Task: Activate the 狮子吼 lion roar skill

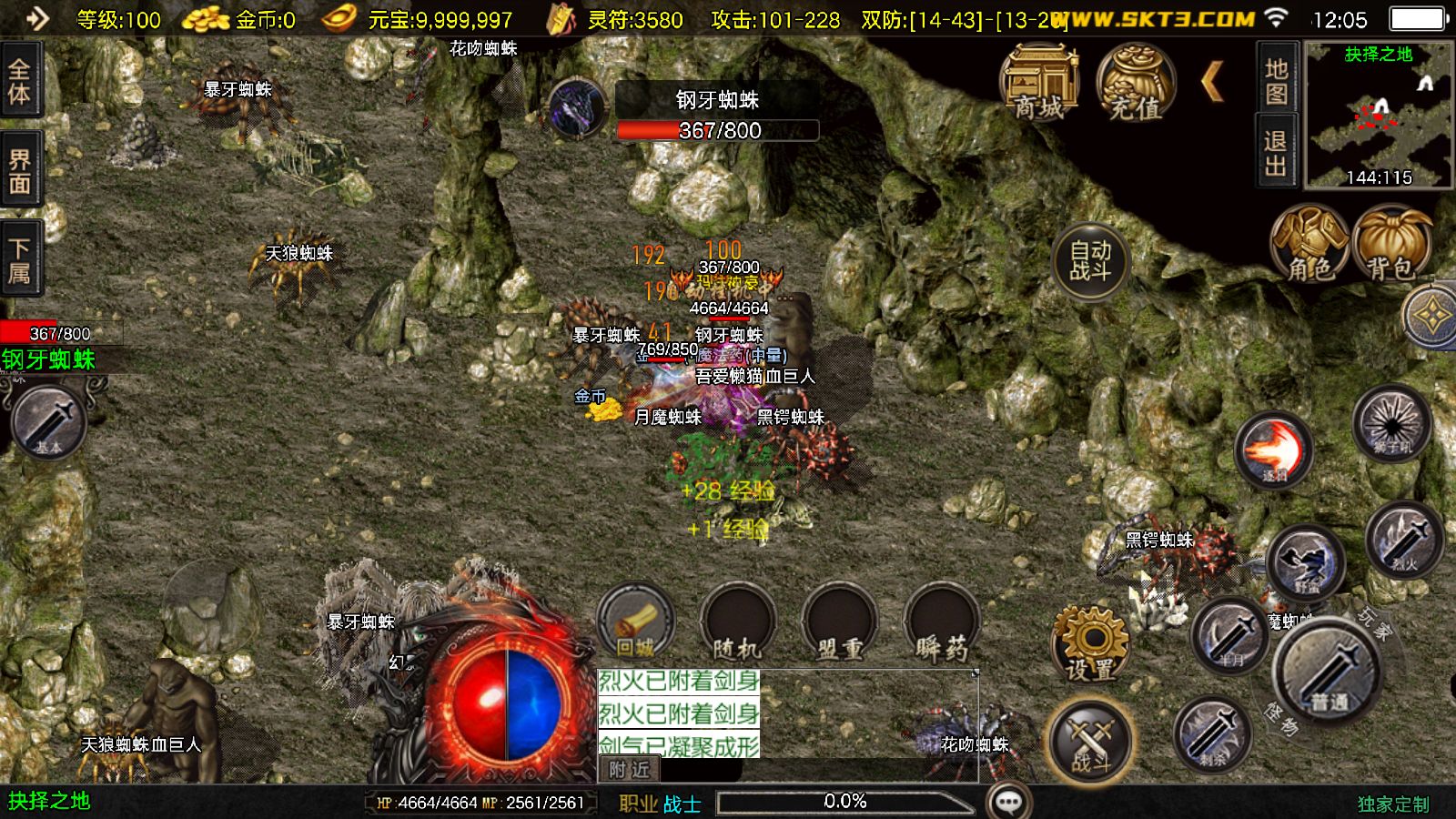Action: click(1391, 424)
